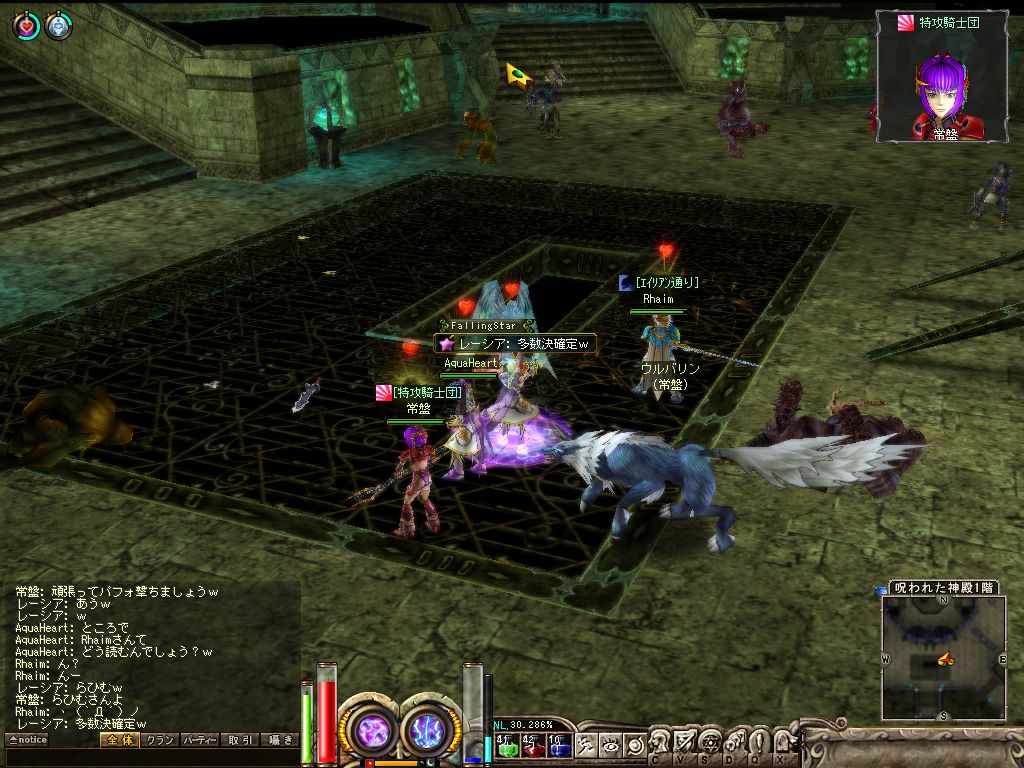1024x768 pixels.
Task: Click the eye icon button
Action: coord(611,744)
